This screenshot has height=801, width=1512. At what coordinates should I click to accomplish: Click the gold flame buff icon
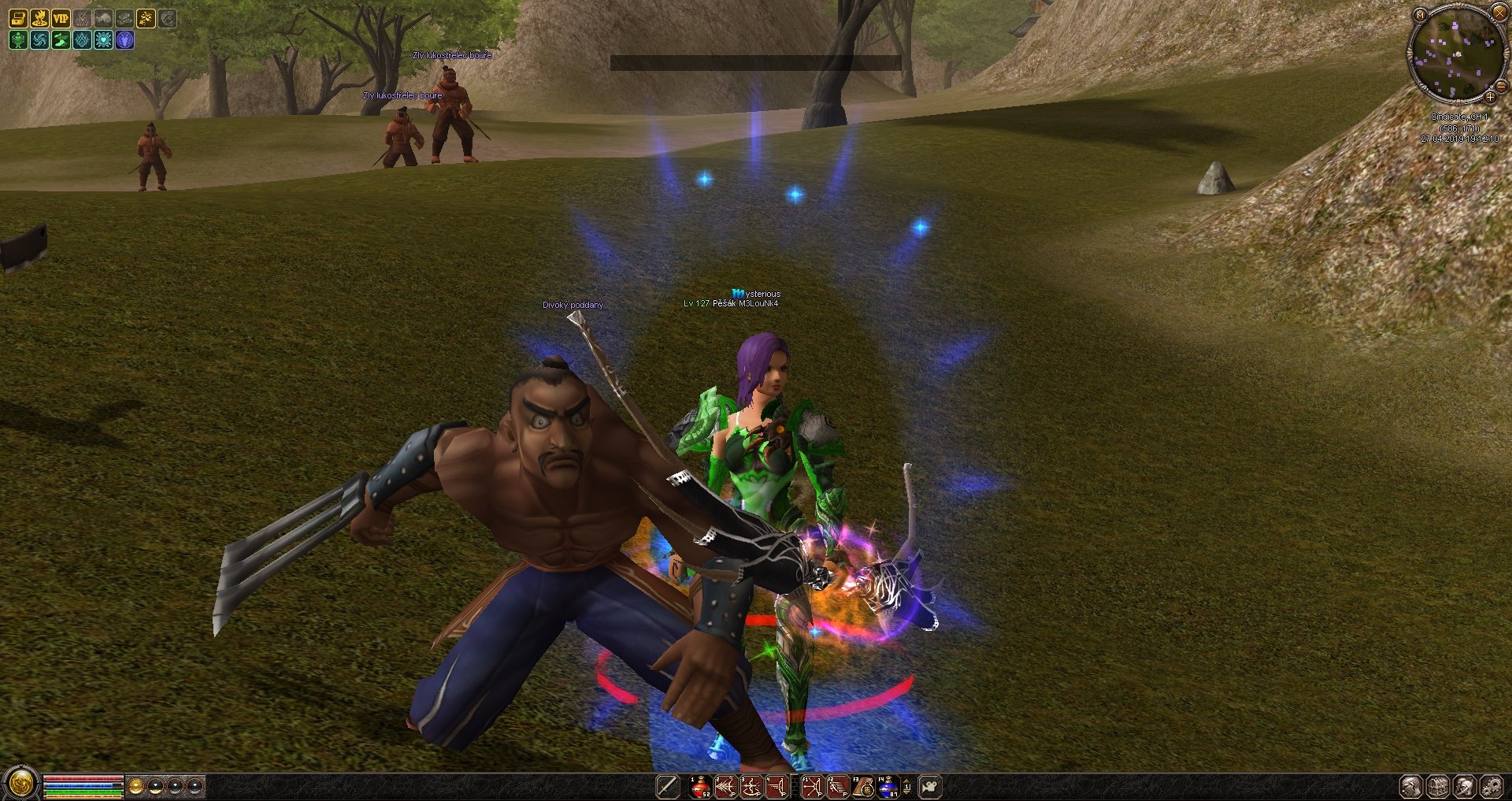(39, 18)
